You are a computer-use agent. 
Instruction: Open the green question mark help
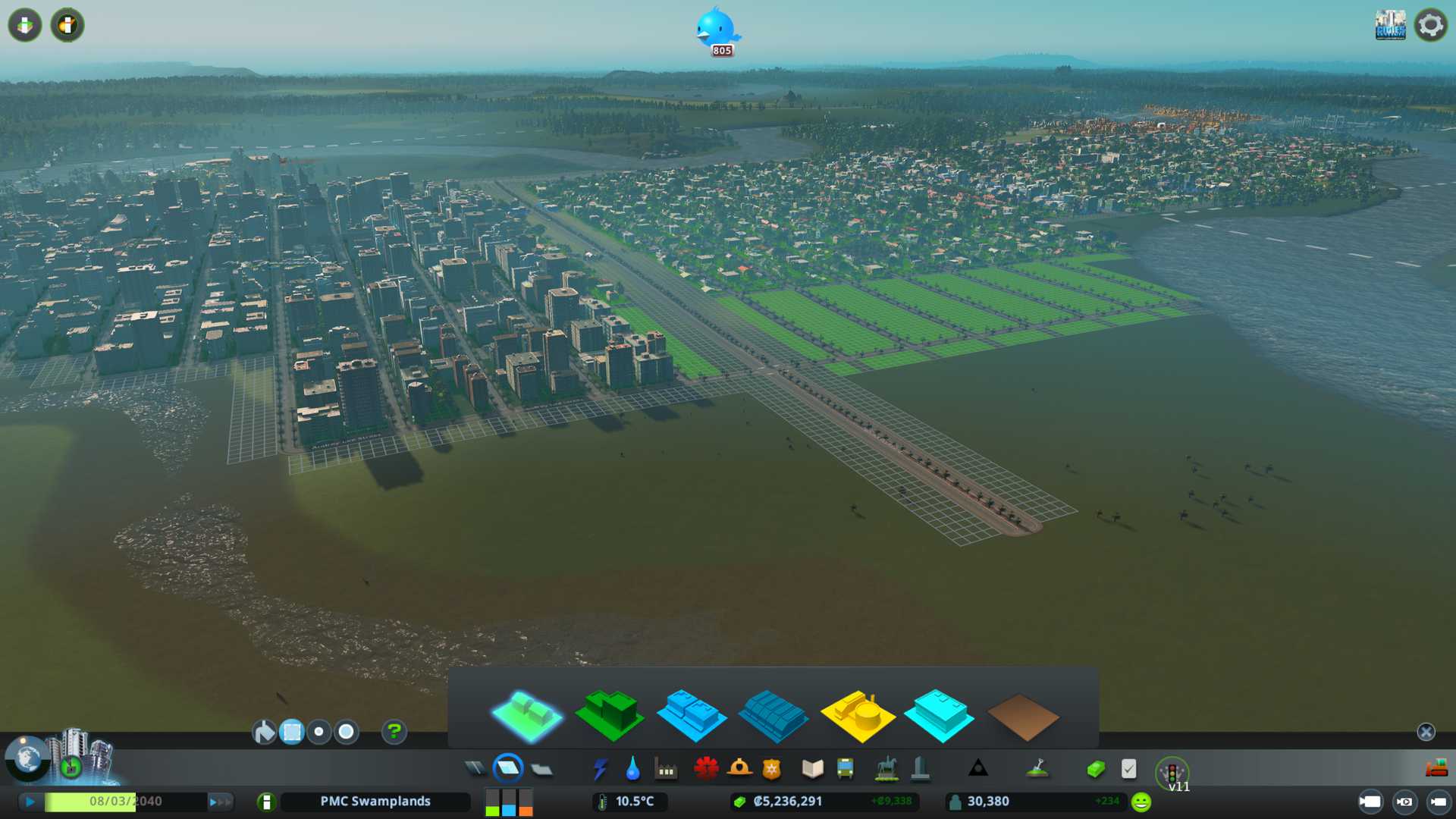pyautogui.click(x=394, y=732)
